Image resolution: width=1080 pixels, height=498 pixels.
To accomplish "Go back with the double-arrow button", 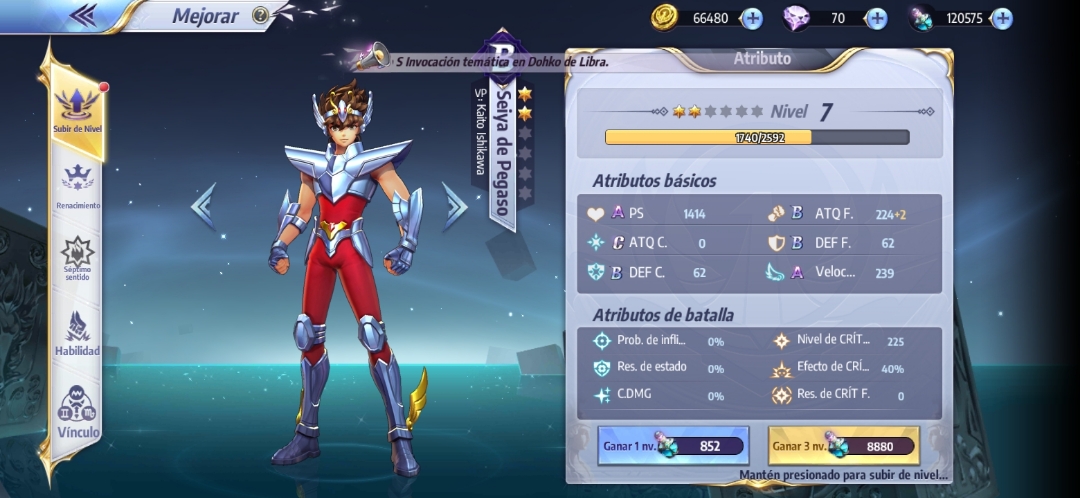I will pyautogui.click(x=84, y=15).
